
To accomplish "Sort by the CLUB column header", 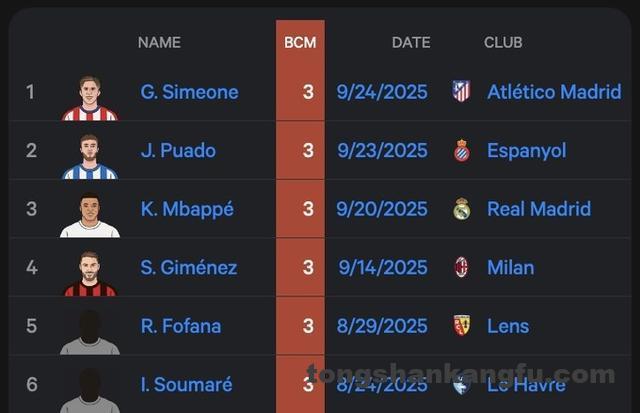I will point(503,42).
